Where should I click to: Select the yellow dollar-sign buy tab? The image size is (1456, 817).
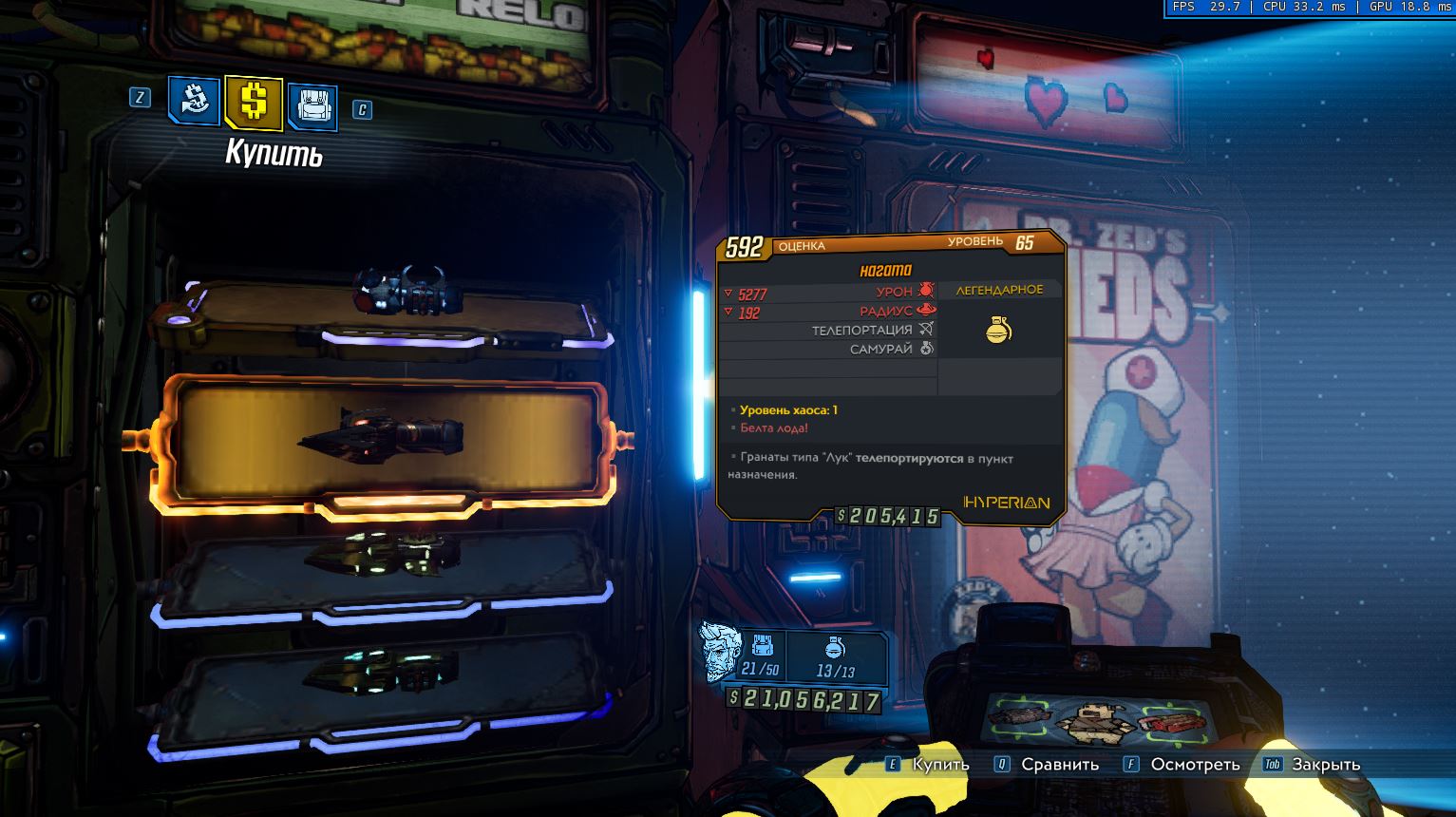pyautogui.click(x=254, y=102)
